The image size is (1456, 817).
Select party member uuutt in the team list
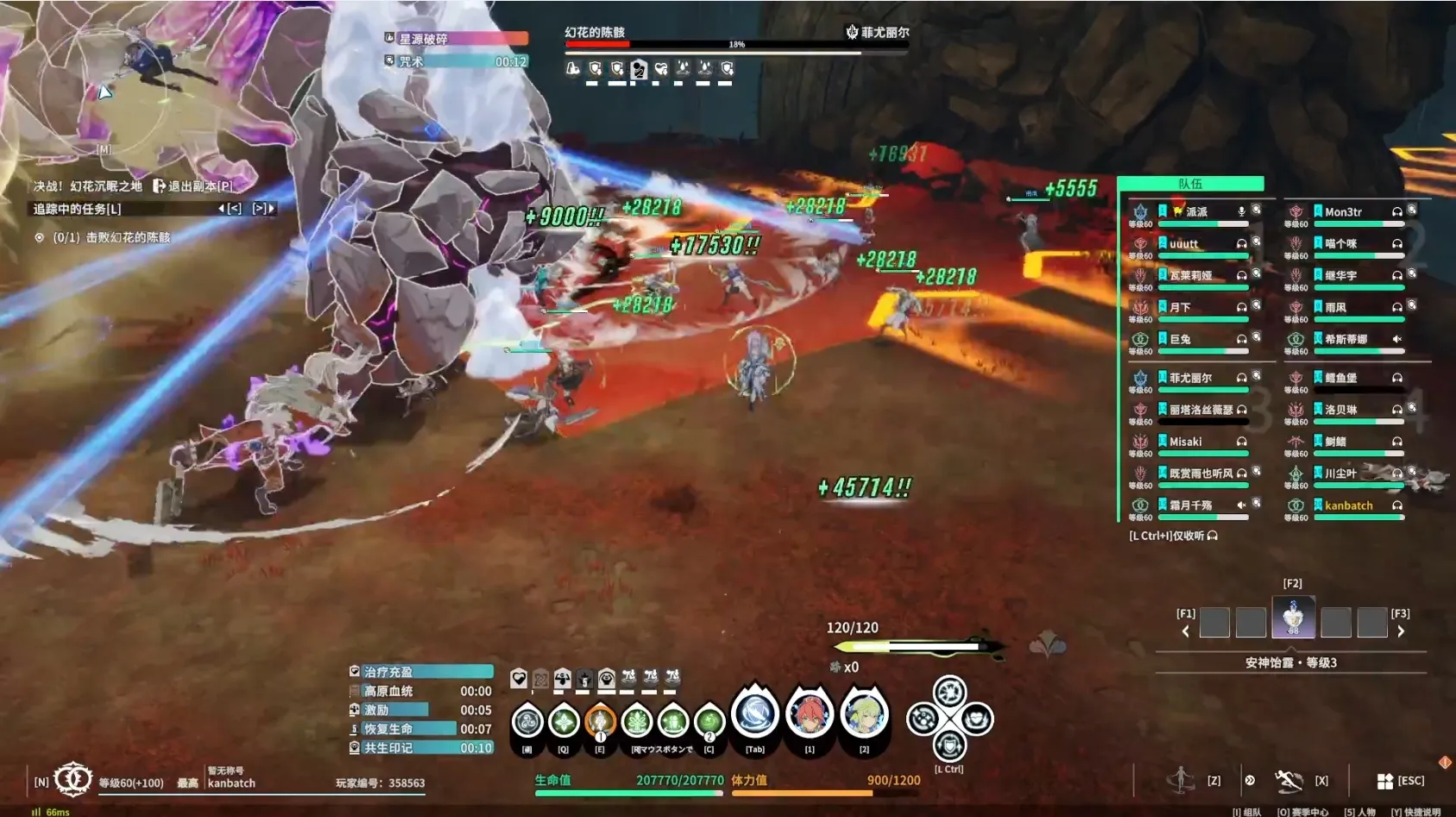[x=1184, y=244]
